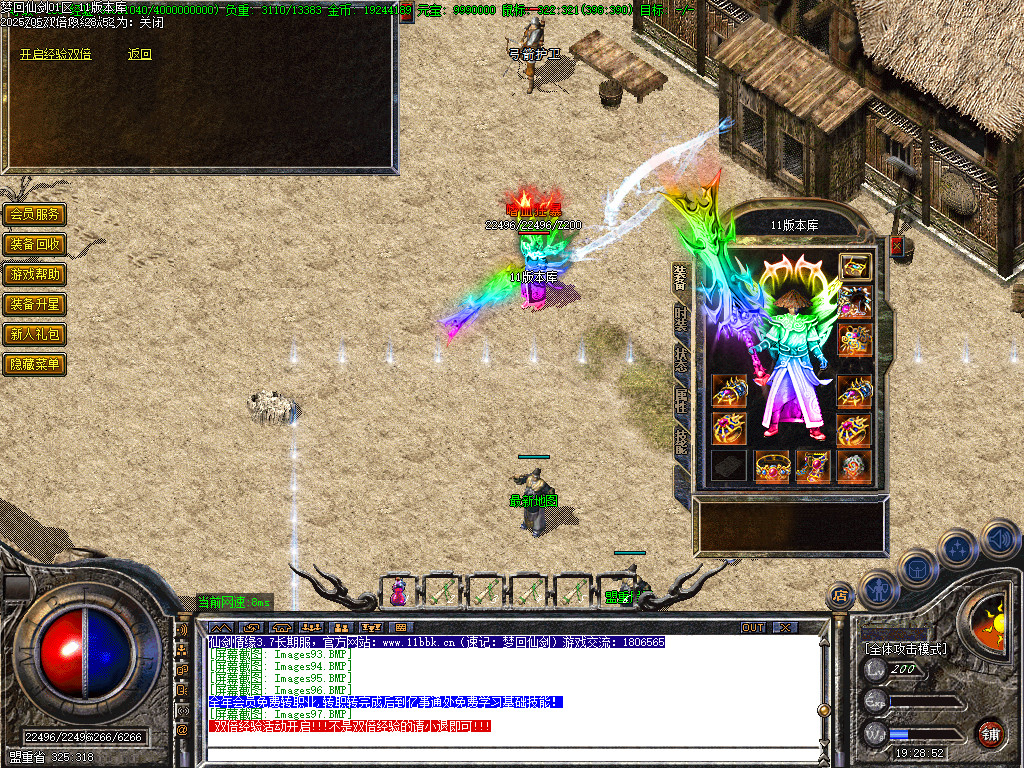Claim the 新人礼包 newcomer gift
The image size is (1024, 768).
[35, 334]
